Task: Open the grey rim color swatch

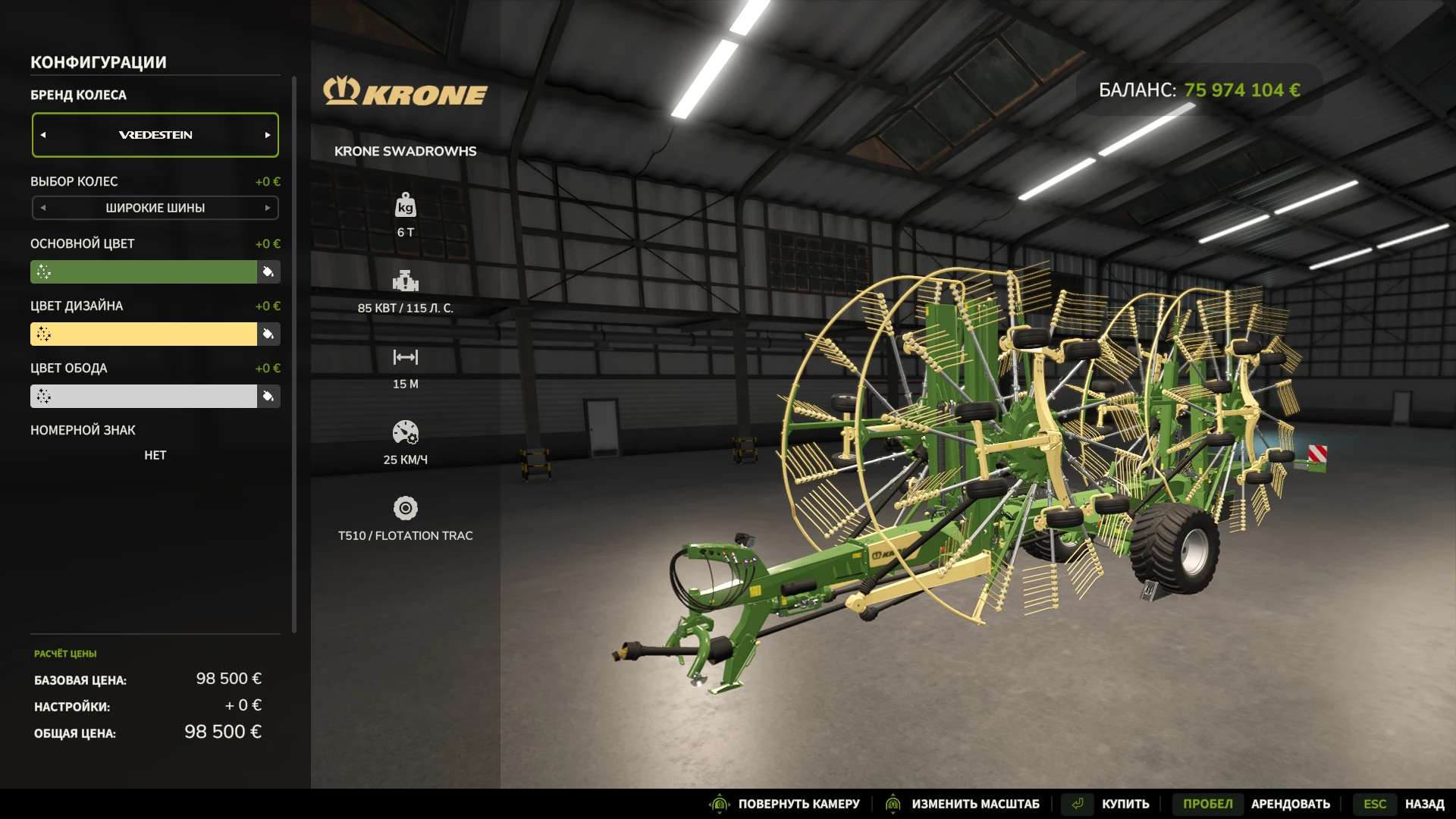Action: [x=143, y=396]
